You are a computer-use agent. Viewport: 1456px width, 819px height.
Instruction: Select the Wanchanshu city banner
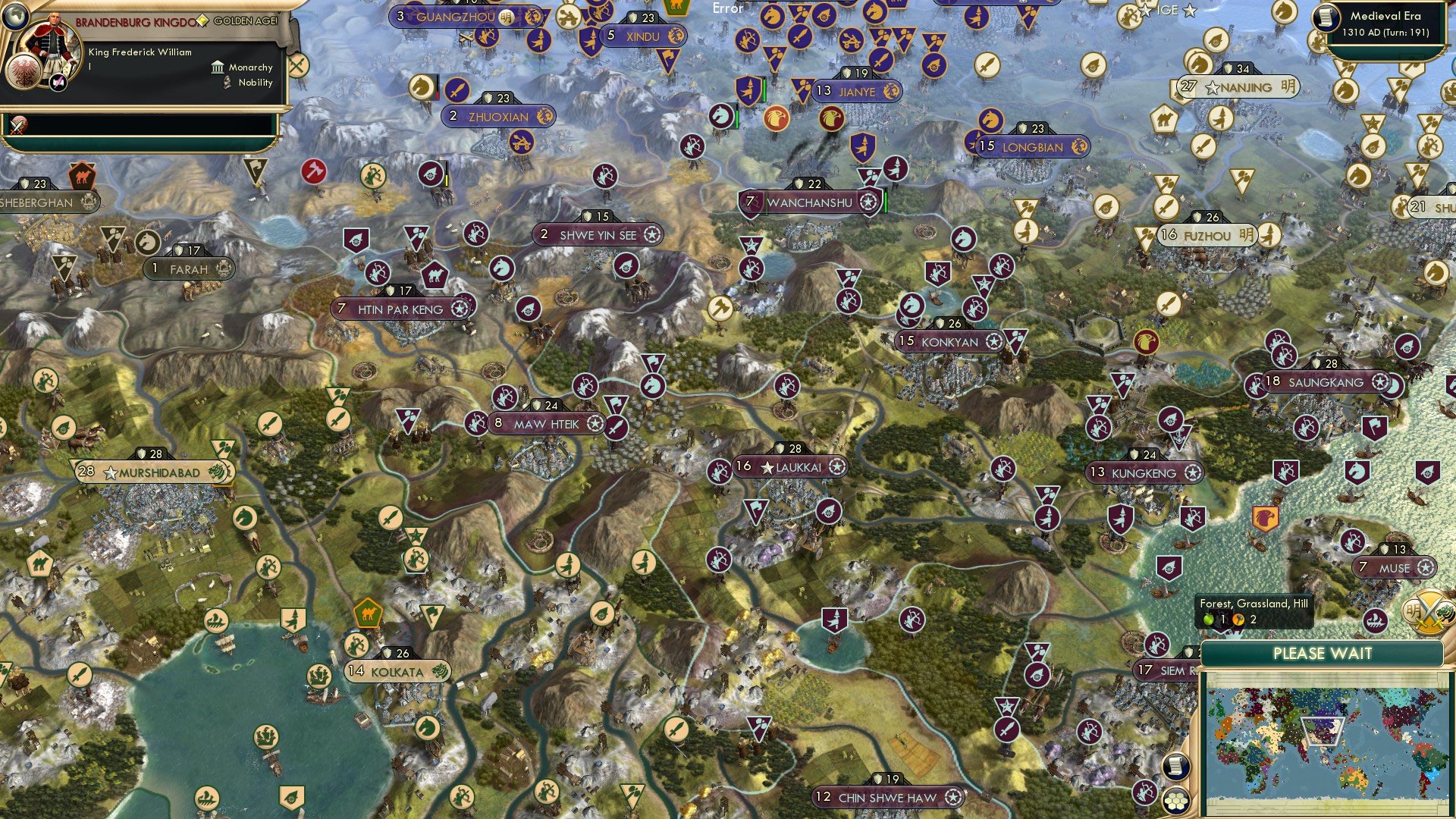(808, 202)
